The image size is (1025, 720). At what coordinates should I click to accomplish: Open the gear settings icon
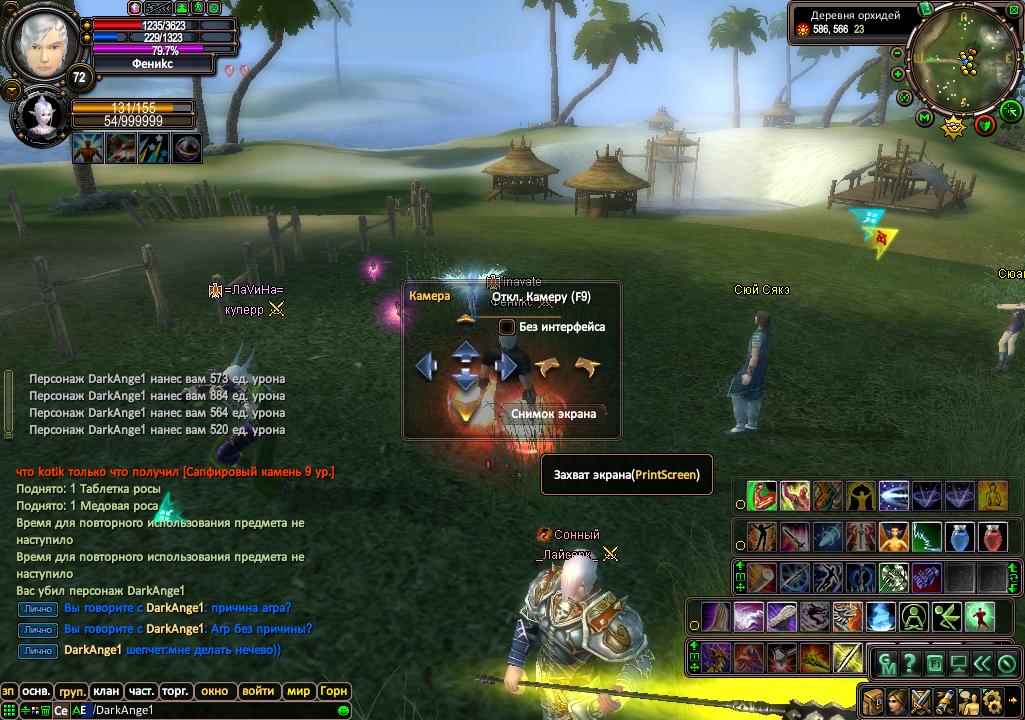pyautogui.click(x=993, y=701)
